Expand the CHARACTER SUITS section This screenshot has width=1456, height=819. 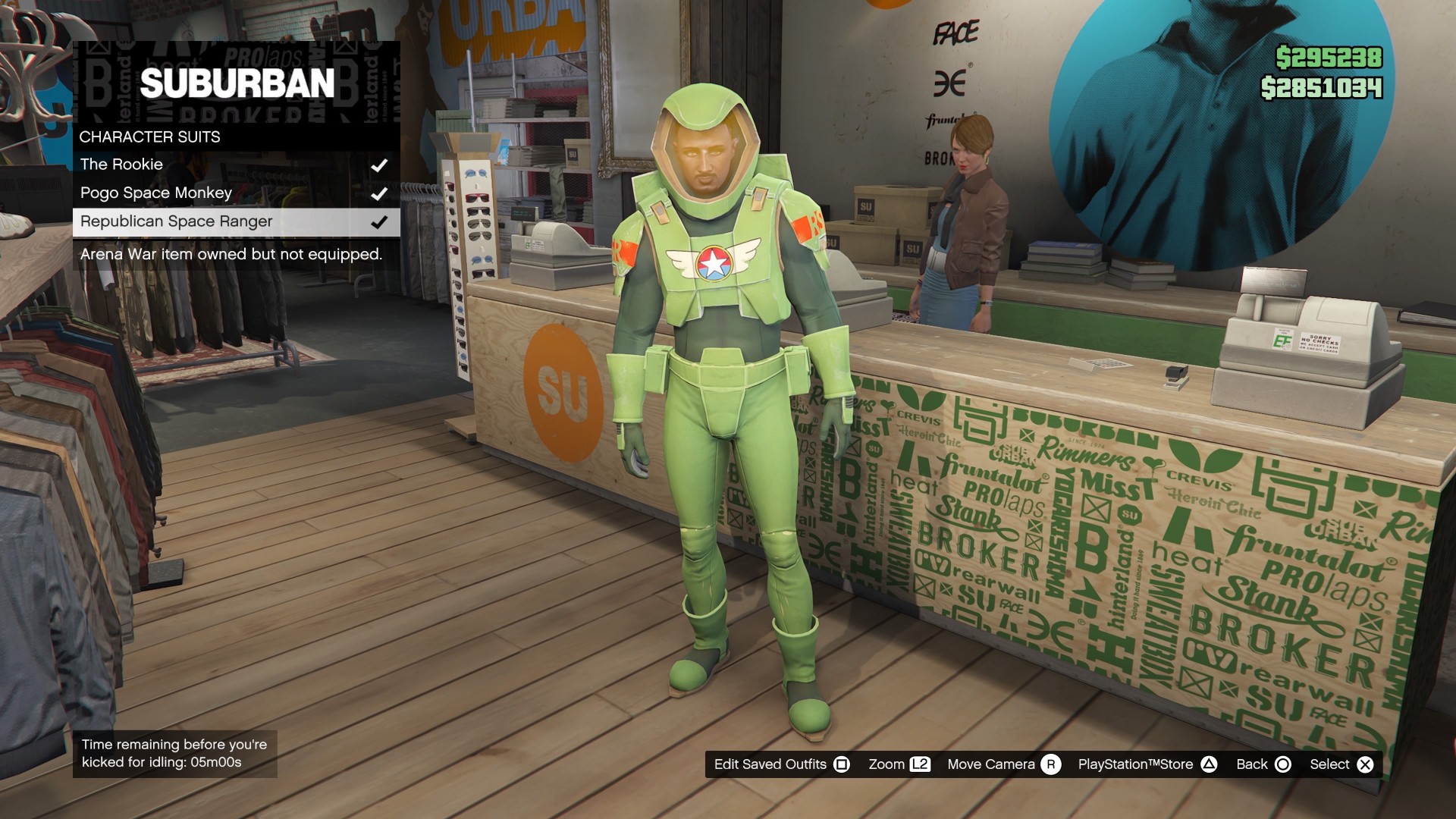(149, 137)
